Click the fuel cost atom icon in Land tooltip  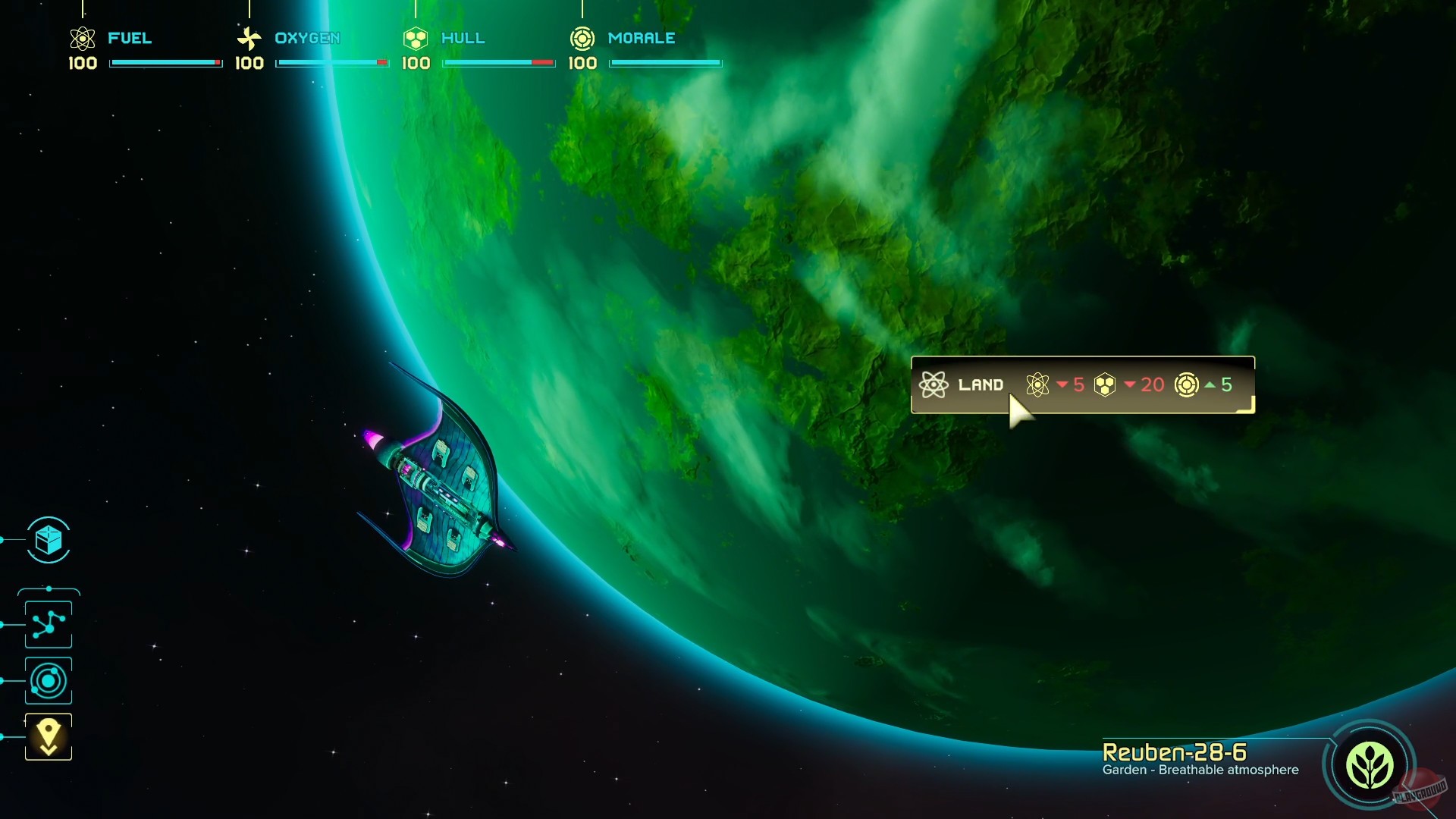1039,384
